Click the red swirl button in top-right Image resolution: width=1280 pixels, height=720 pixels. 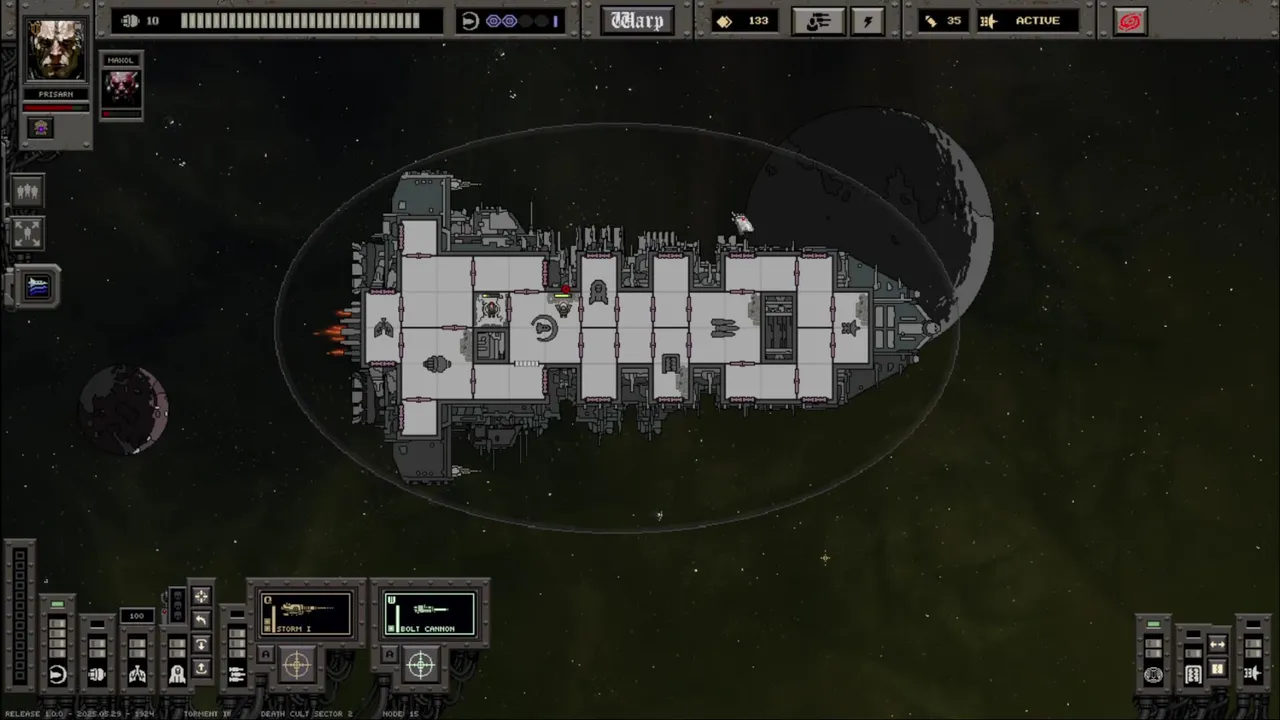1130,21
